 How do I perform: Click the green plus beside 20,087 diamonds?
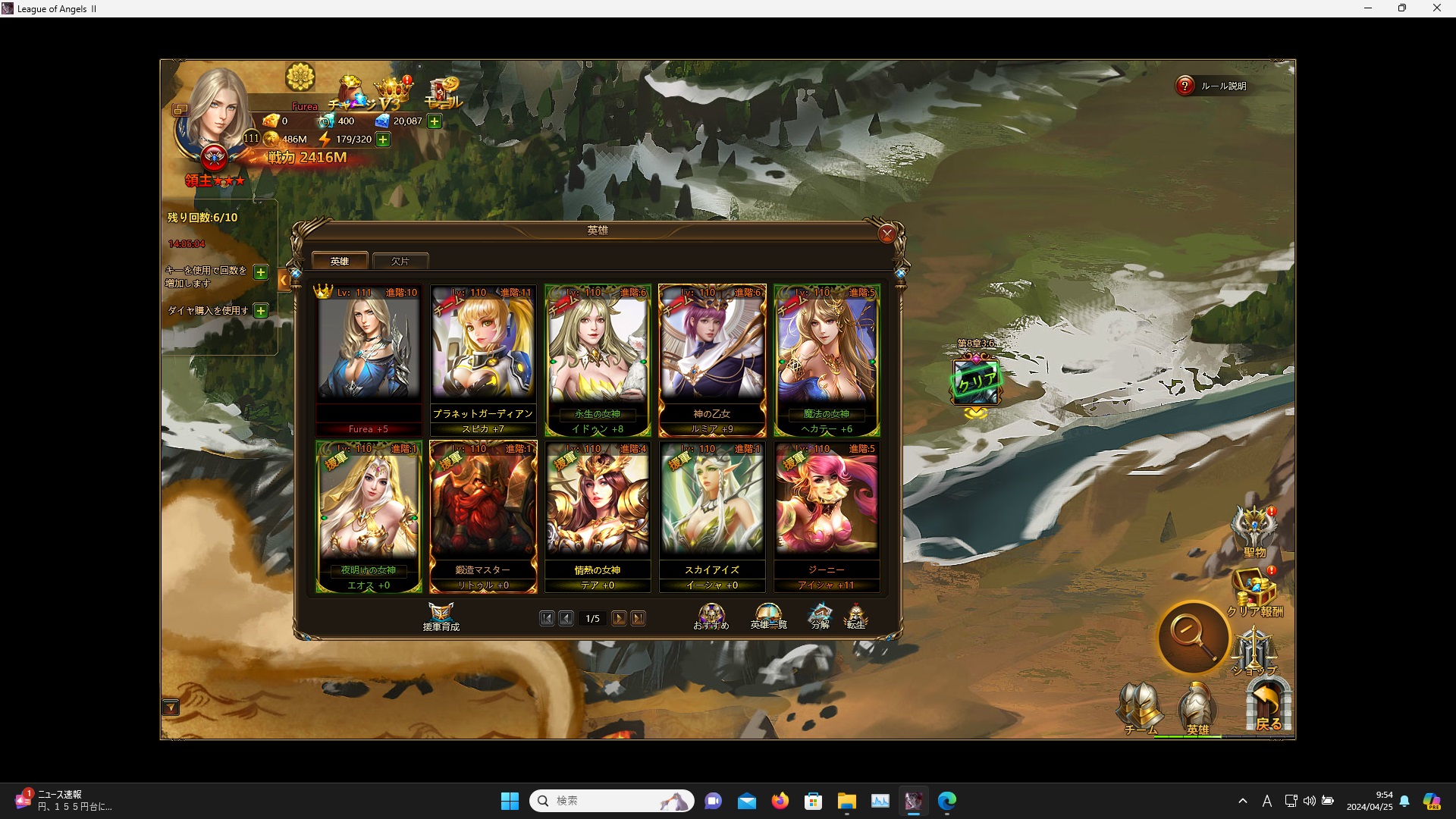click(434, 121)
